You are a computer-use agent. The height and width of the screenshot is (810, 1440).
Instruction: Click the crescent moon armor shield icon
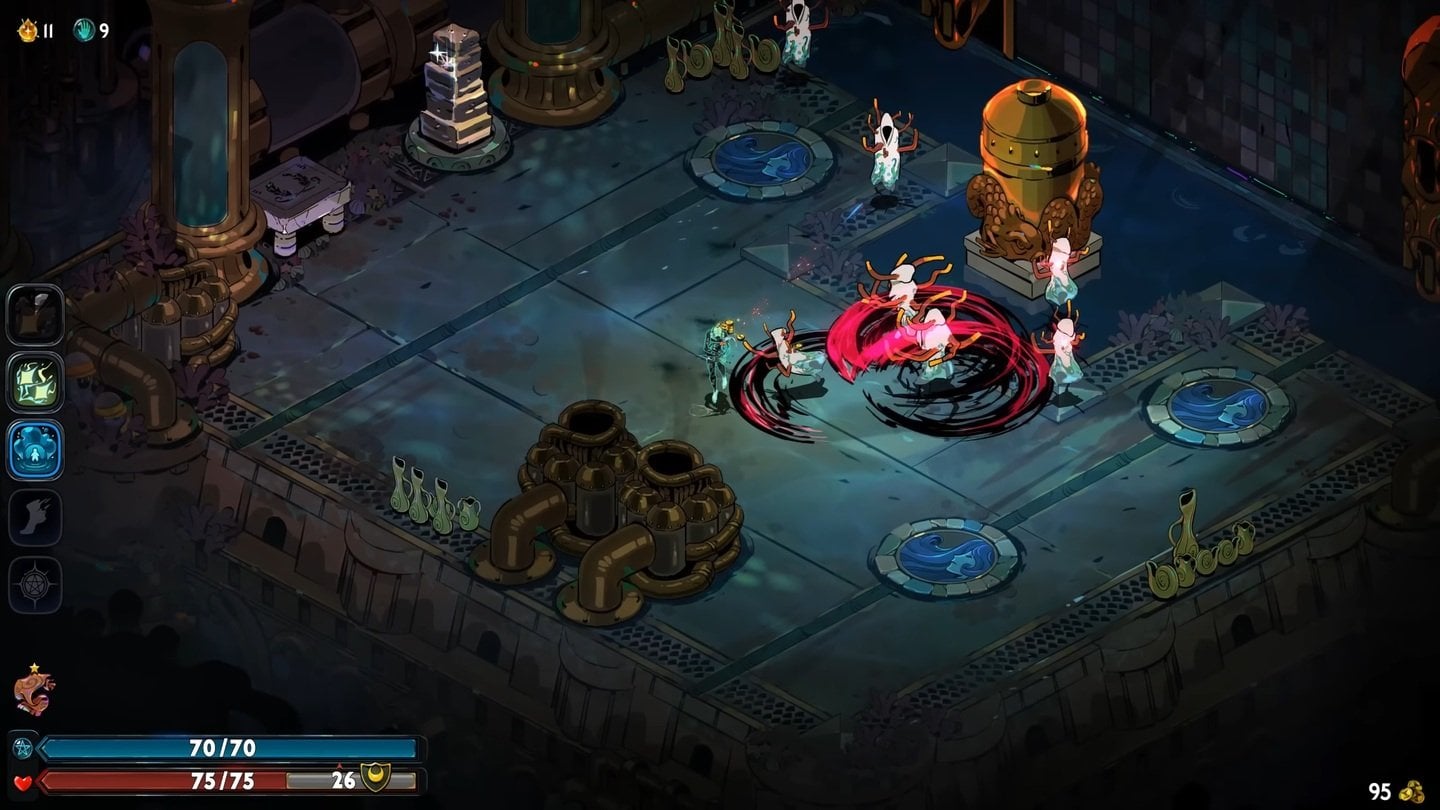coord(374,779)
